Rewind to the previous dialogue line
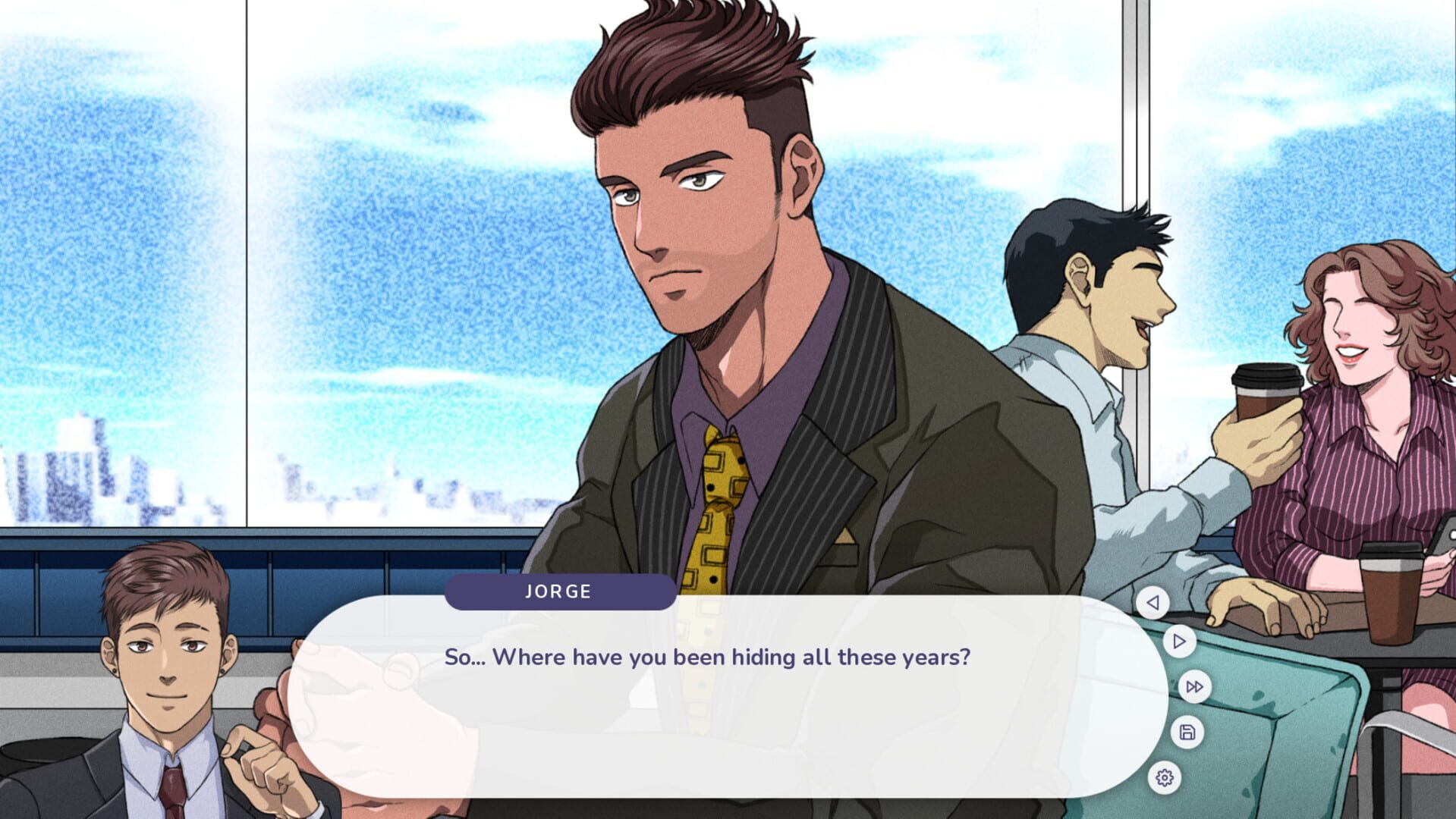 1153,604
